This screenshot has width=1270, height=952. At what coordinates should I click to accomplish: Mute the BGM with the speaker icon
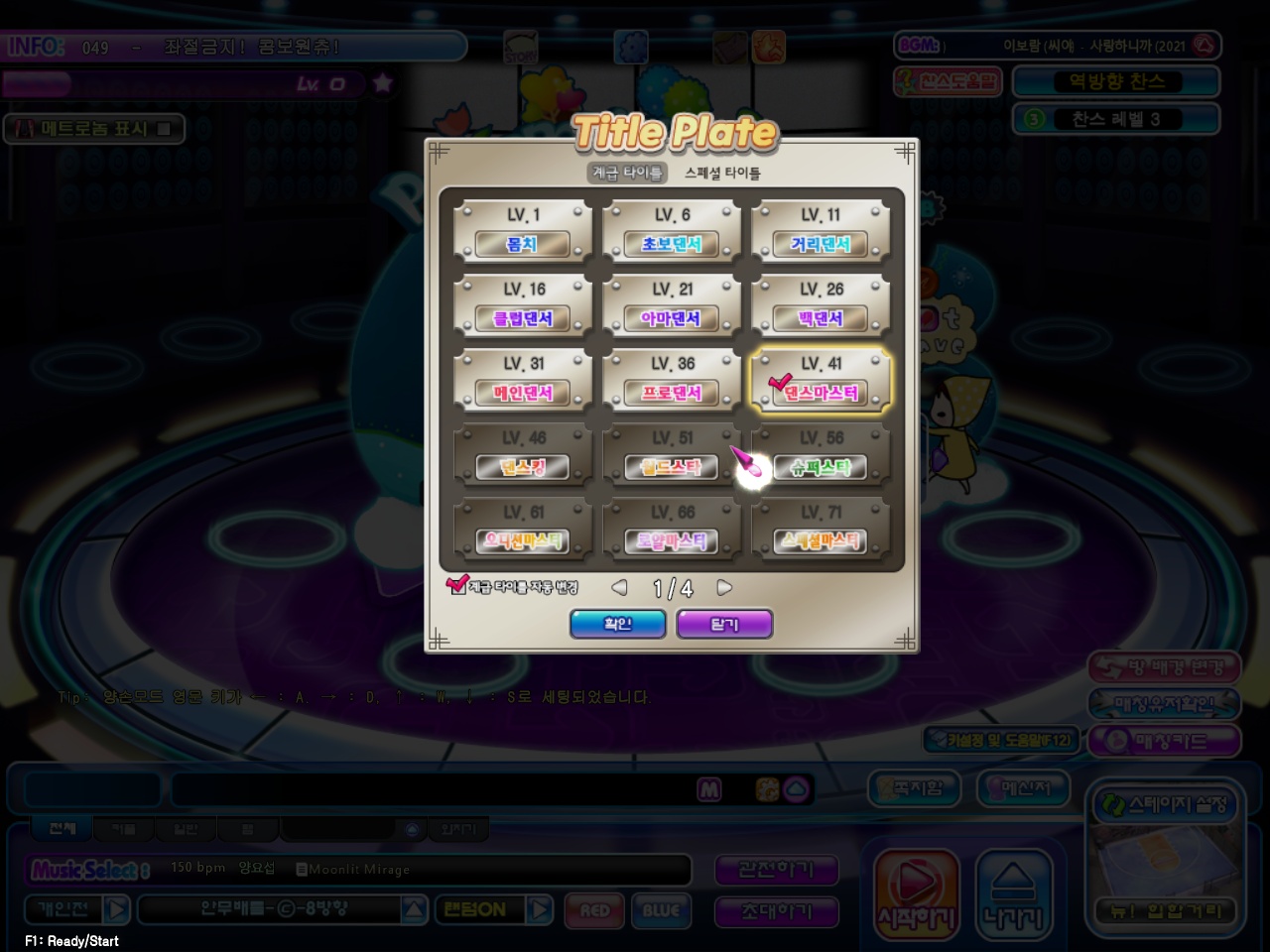coord(1206,45)
